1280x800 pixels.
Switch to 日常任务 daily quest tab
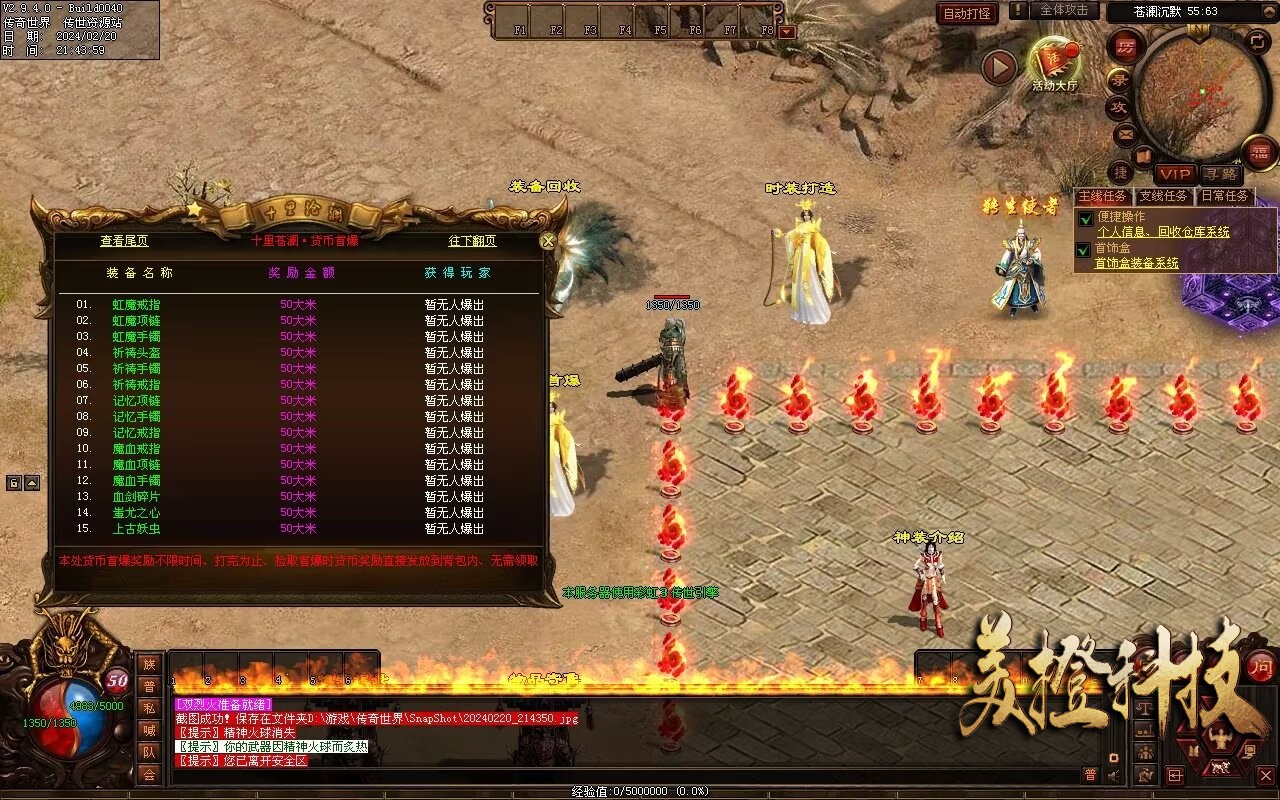(1225, 197)
